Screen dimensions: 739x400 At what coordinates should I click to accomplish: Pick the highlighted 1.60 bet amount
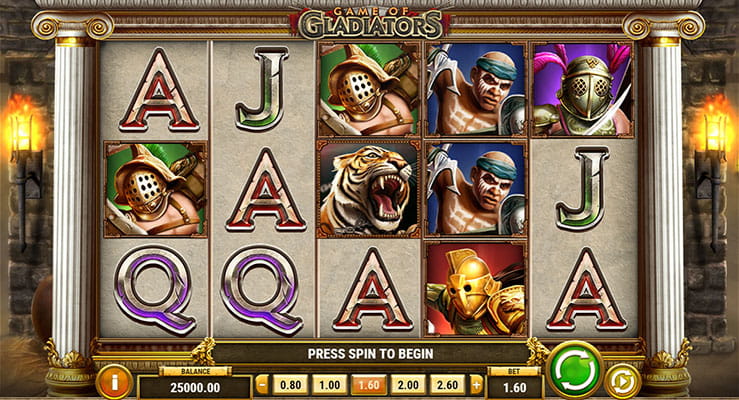point(368,385)
